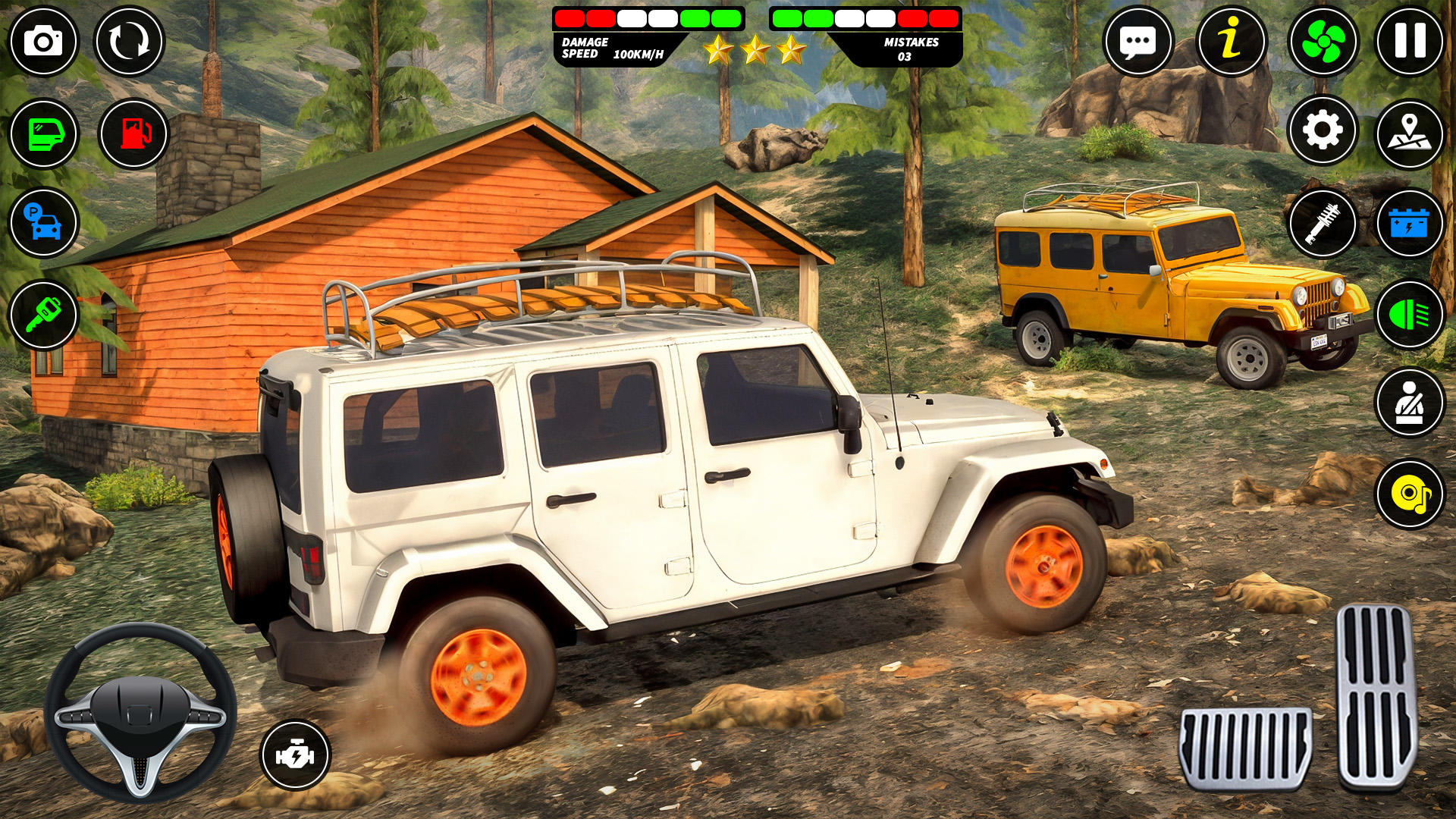Image resolution: width=1456 pixels, height=819 pixels.
Task: Toggle the yellow music disc button
Action: click(x=1410, y=494)
